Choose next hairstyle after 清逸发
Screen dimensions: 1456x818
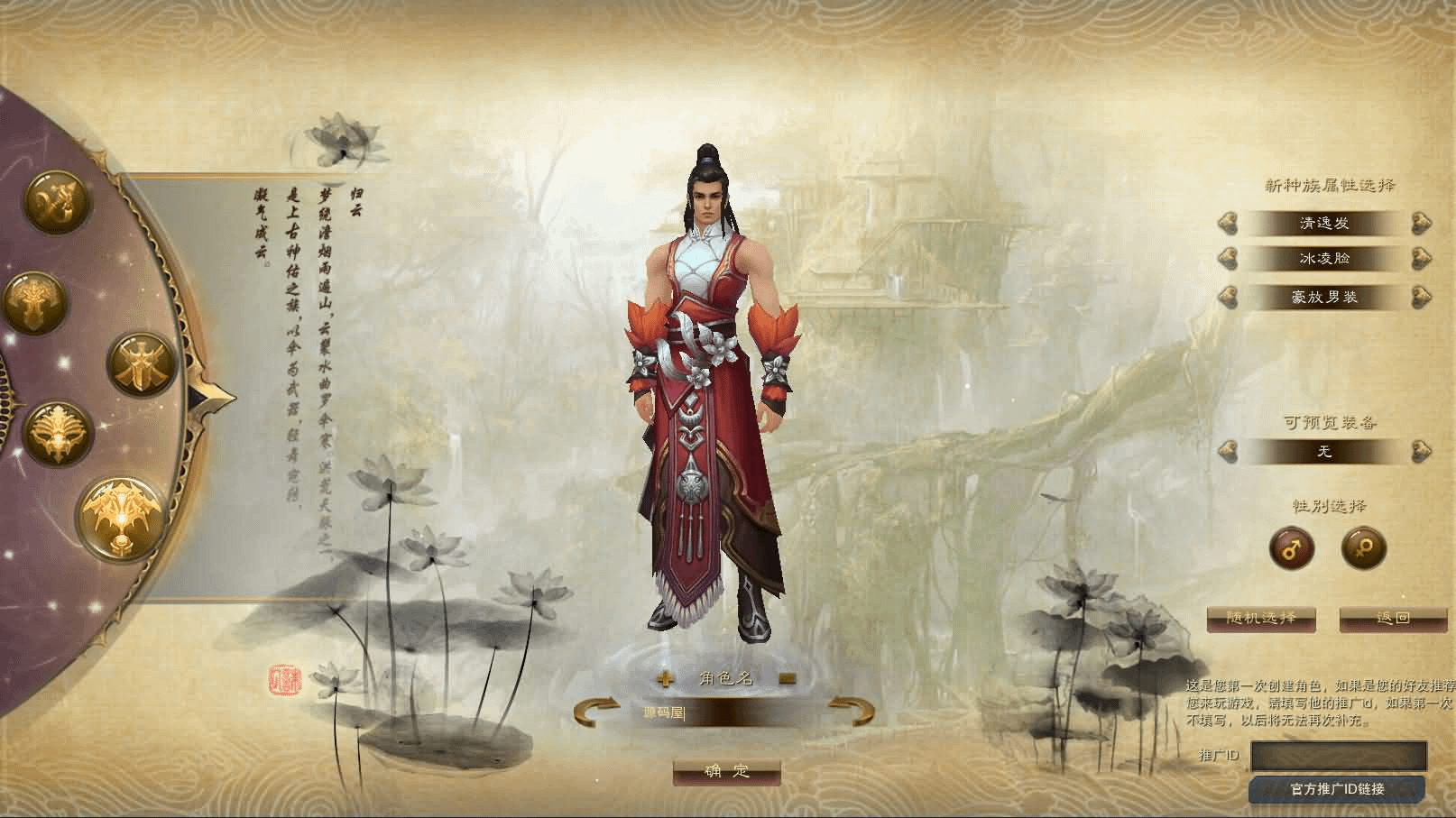1421,223
